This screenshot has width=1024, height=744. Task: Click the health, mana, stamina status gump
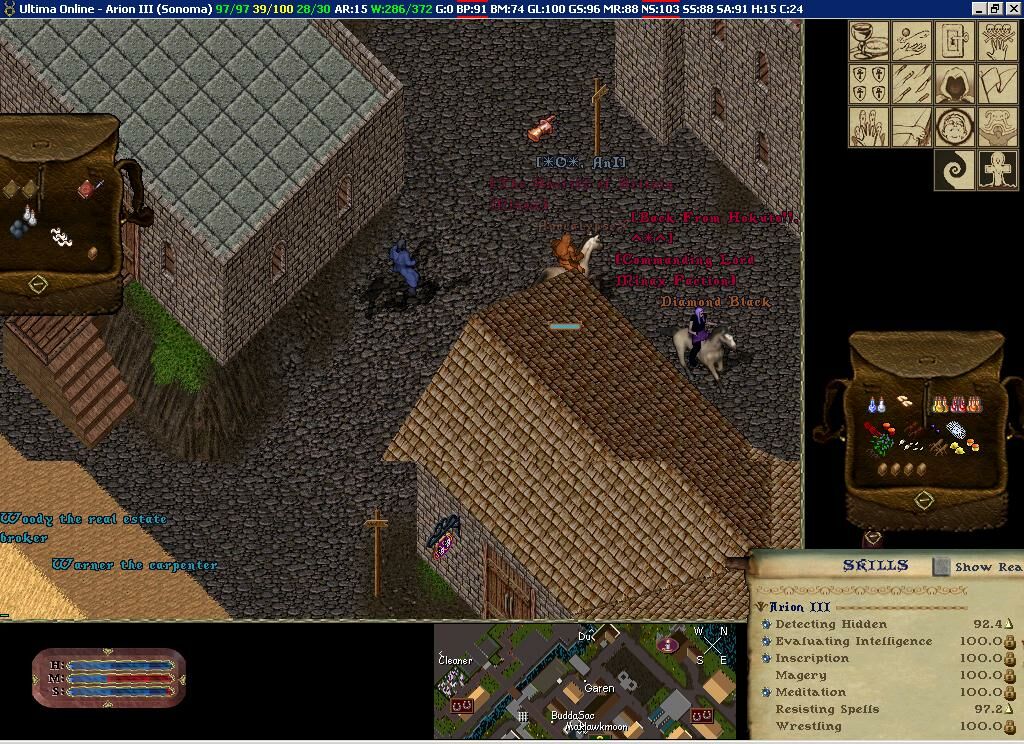109,677
